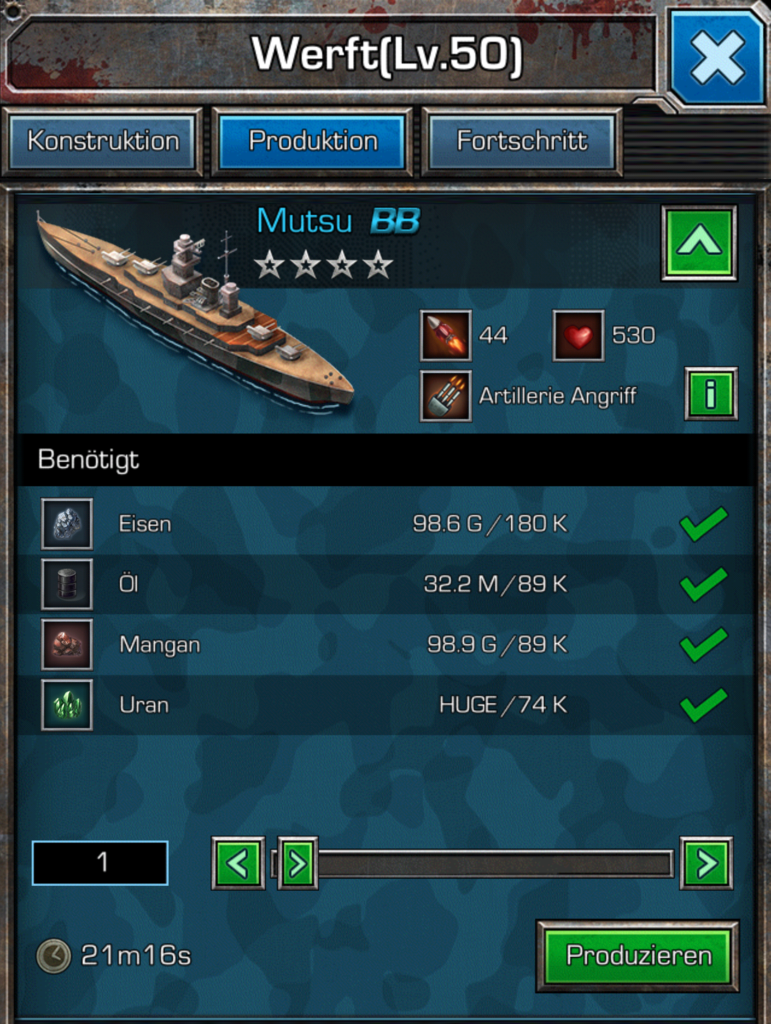Show the Fortschritt tab

click(x=522, y=141)
